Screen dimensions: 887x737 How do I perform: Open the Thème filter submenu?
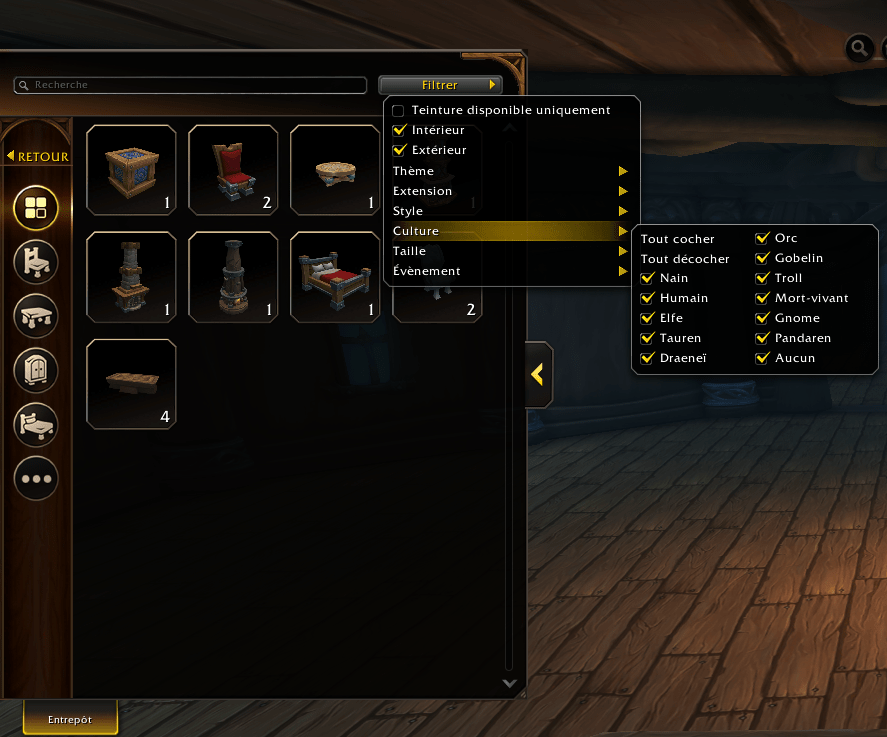[510, 171]
